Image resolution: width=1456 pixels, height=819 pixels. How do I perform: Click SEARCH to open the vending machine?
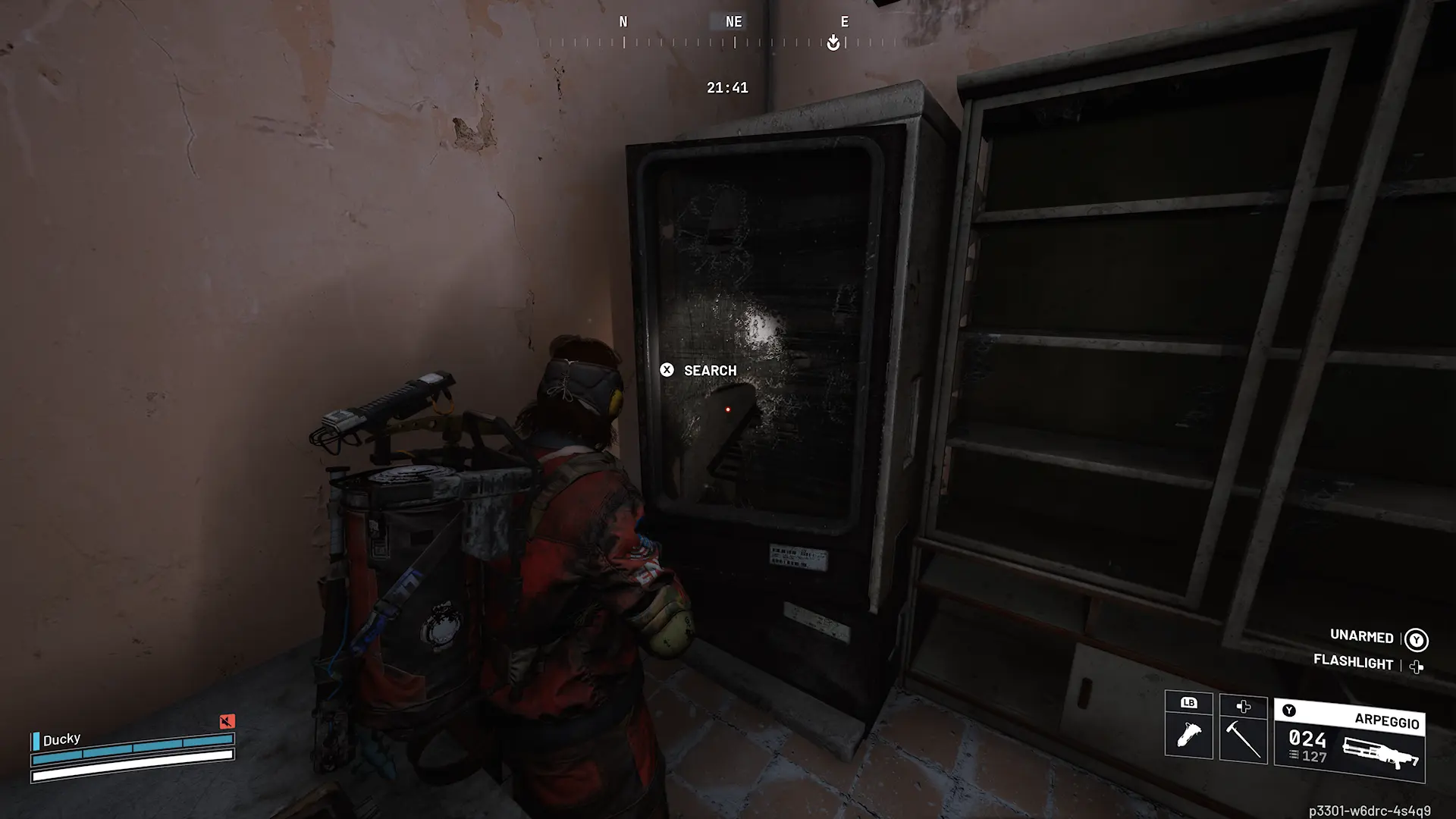click(x=710, y=370)
